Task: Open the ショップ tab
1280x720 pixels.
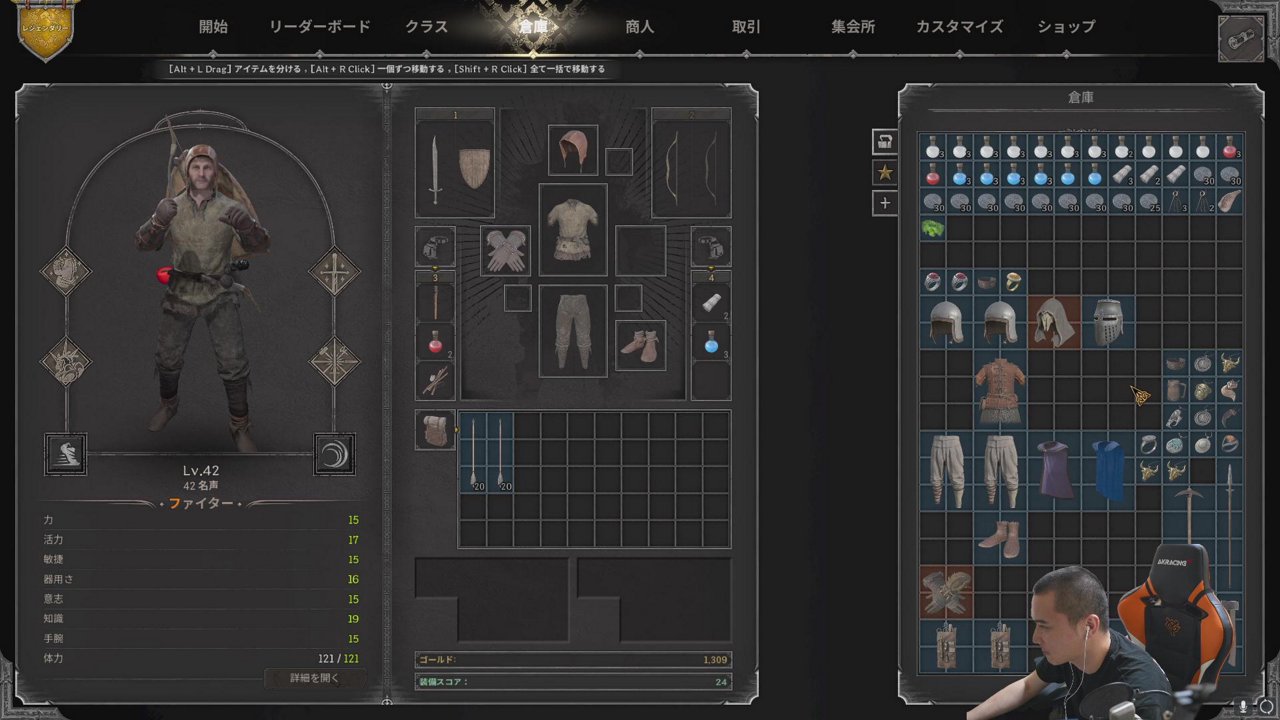Action: [x=1066, y=27]
